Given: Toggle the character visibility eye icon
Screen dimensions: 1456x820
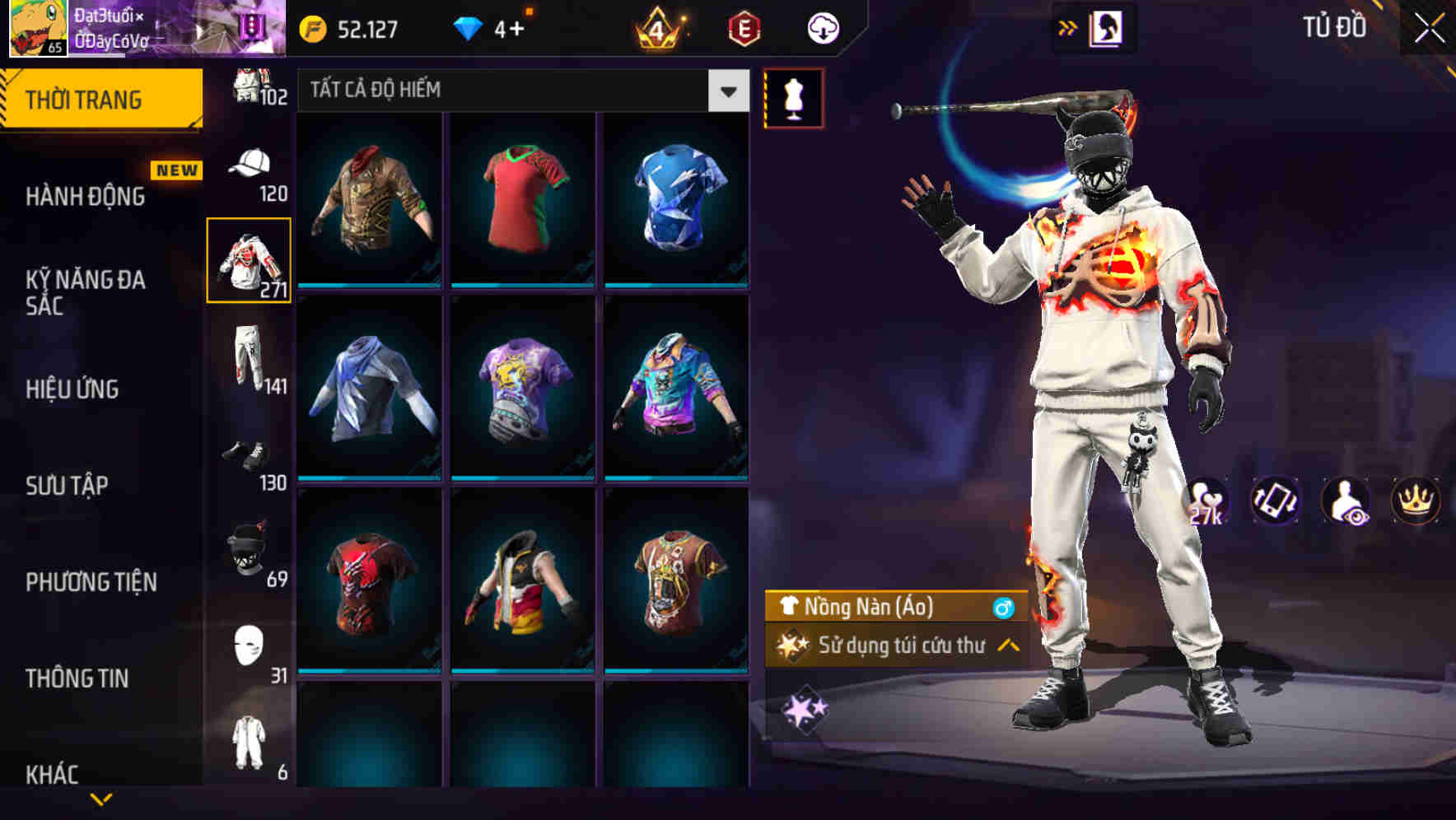Looking at the screenshot, I should tap(1344, 501).
